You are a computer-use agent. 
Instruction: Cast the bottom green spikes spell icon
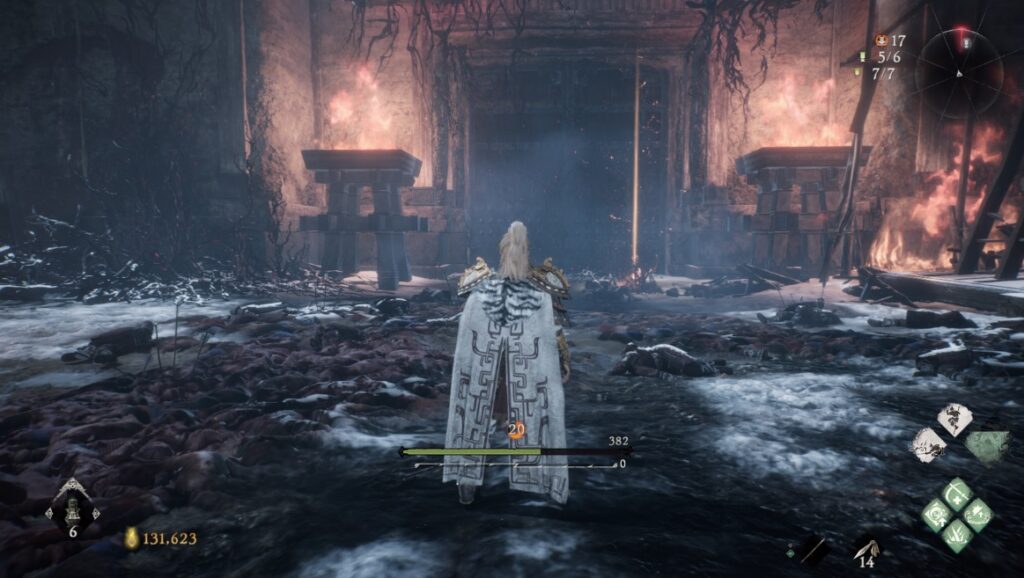point(957,534)
